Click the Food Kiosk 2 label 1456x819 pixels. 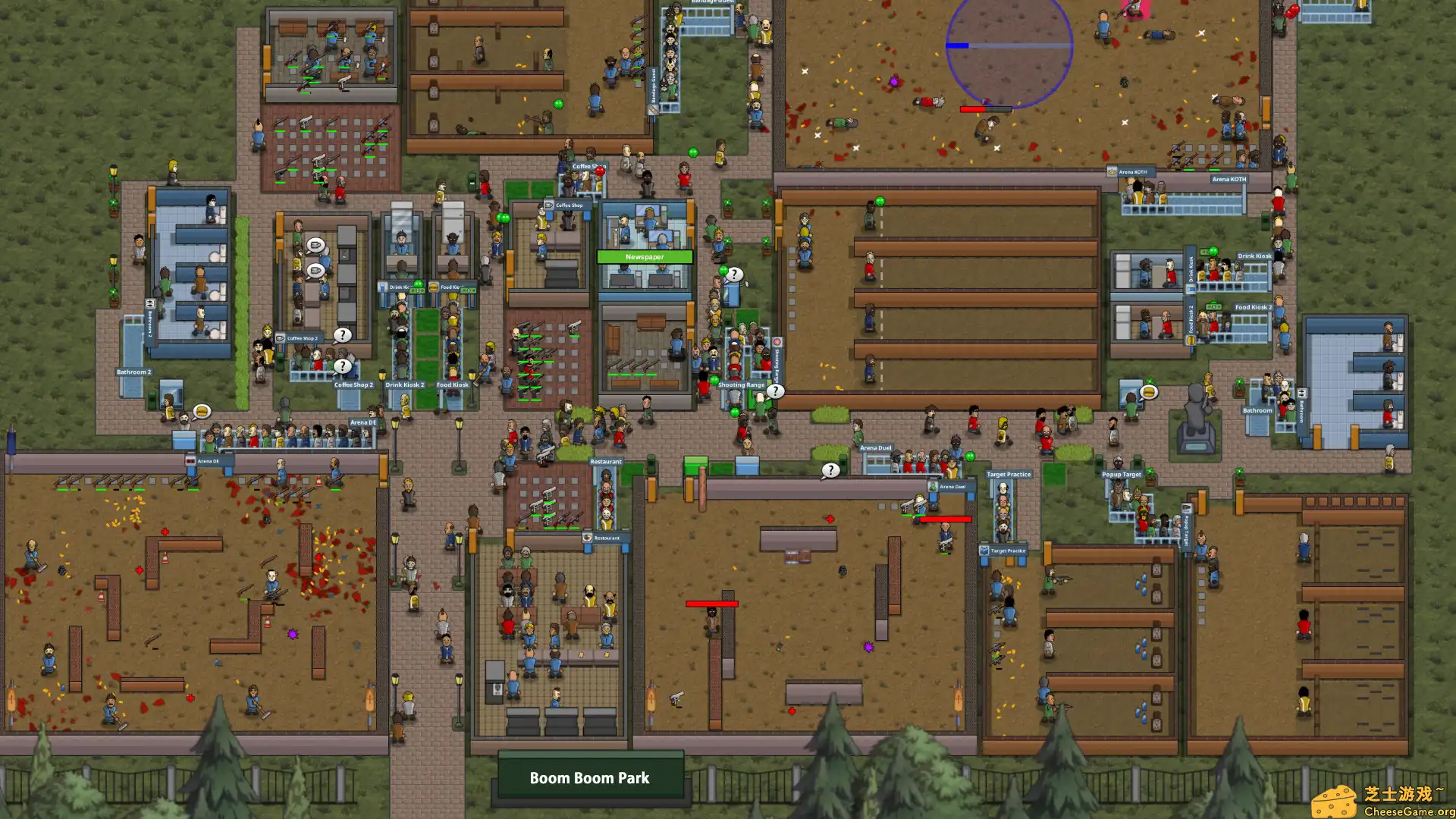pos(1253,307)
